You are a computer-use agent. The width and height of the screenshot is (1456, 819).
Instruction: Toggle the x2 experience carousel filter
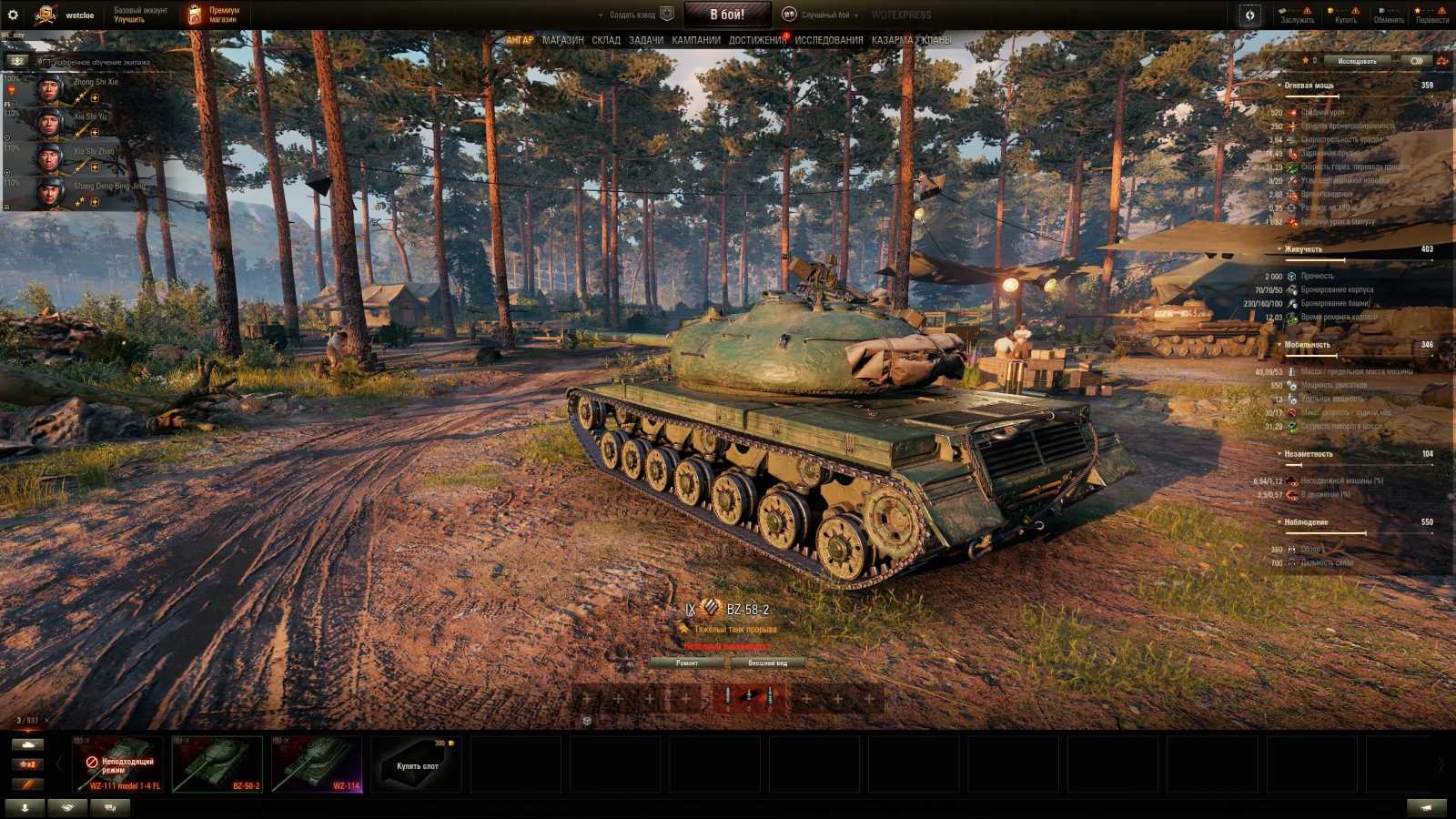point(28,763)
